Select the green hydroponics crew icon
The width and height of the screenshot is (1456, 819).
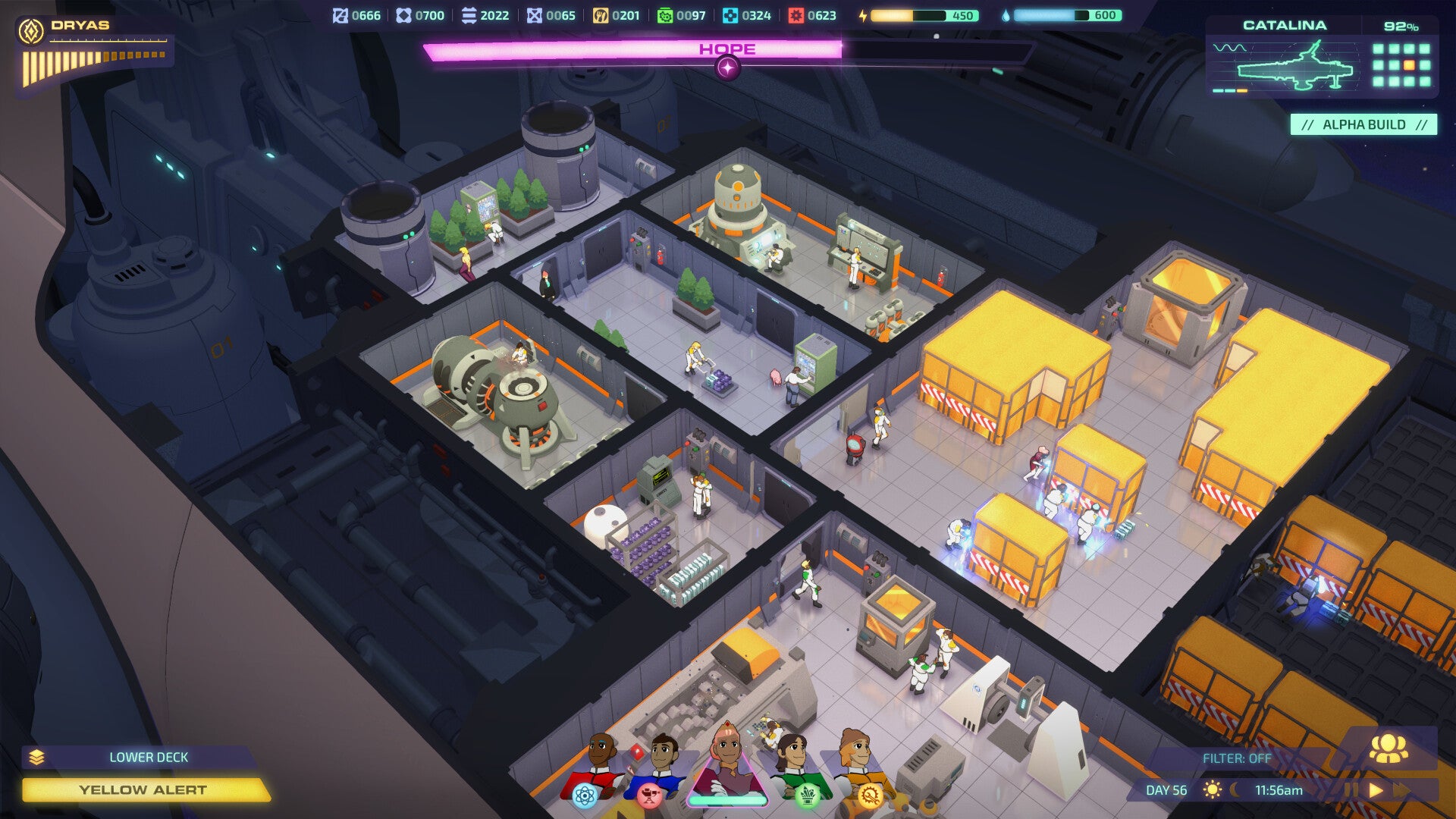click(x=807, y=796)
